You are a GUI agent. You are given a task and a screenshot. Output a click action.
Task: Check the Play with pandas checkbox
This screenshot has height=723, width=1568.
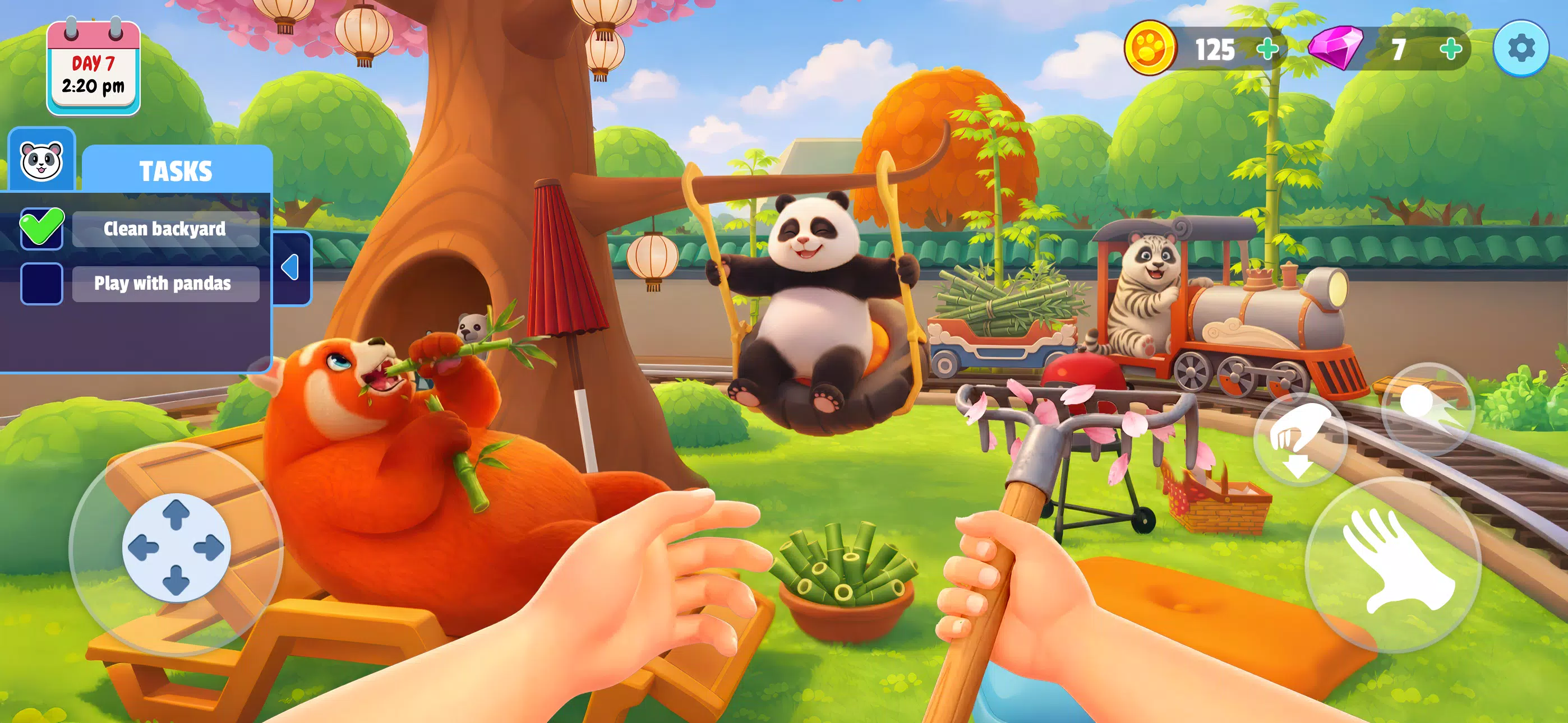click(41, 284)
